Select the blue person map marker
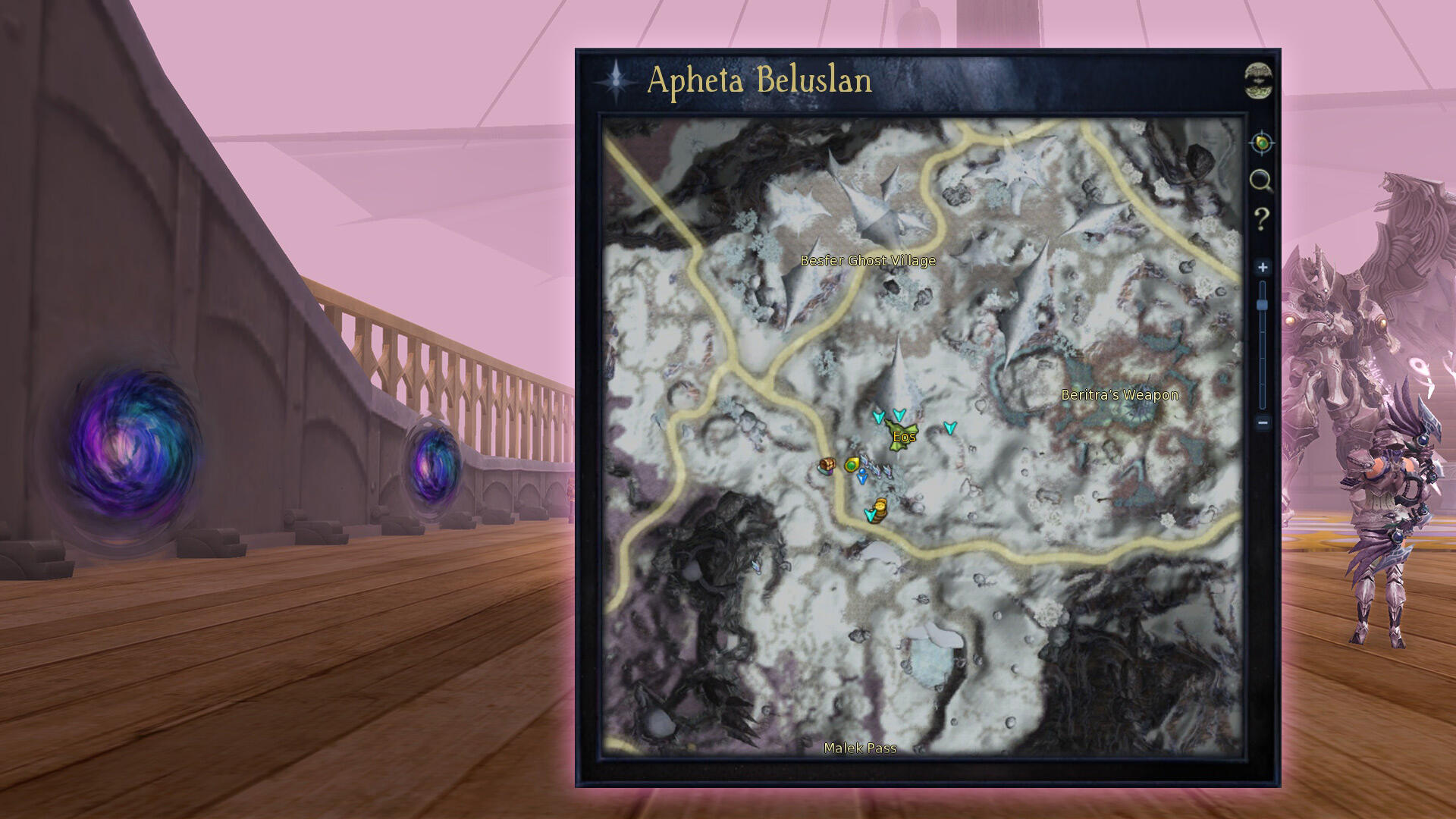The width and height of the screenshot is (1456, 819). [x=862, y=477]
